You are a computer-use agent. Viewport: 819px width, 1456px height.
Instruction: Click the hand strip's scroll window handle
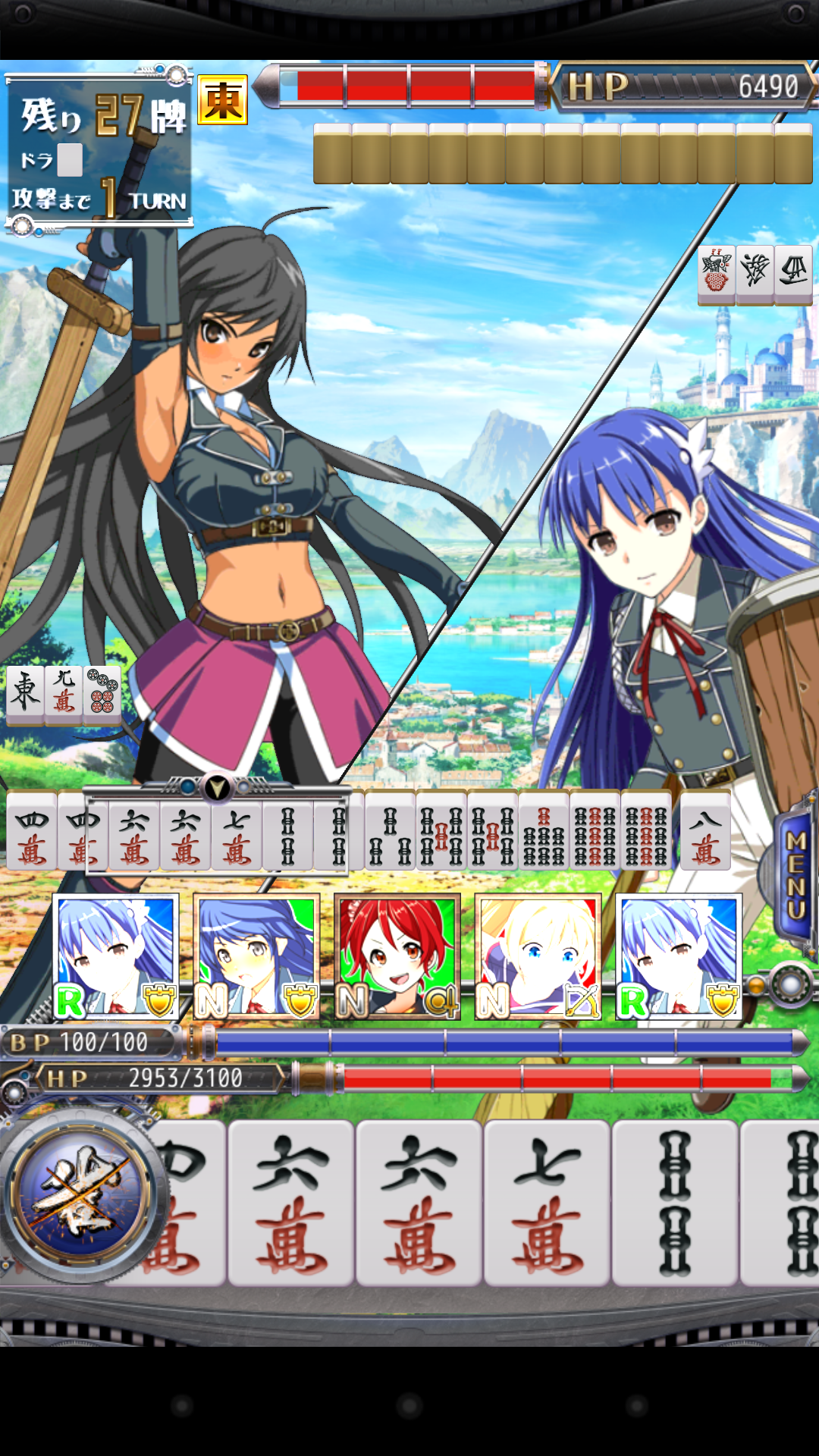(217, 789)
